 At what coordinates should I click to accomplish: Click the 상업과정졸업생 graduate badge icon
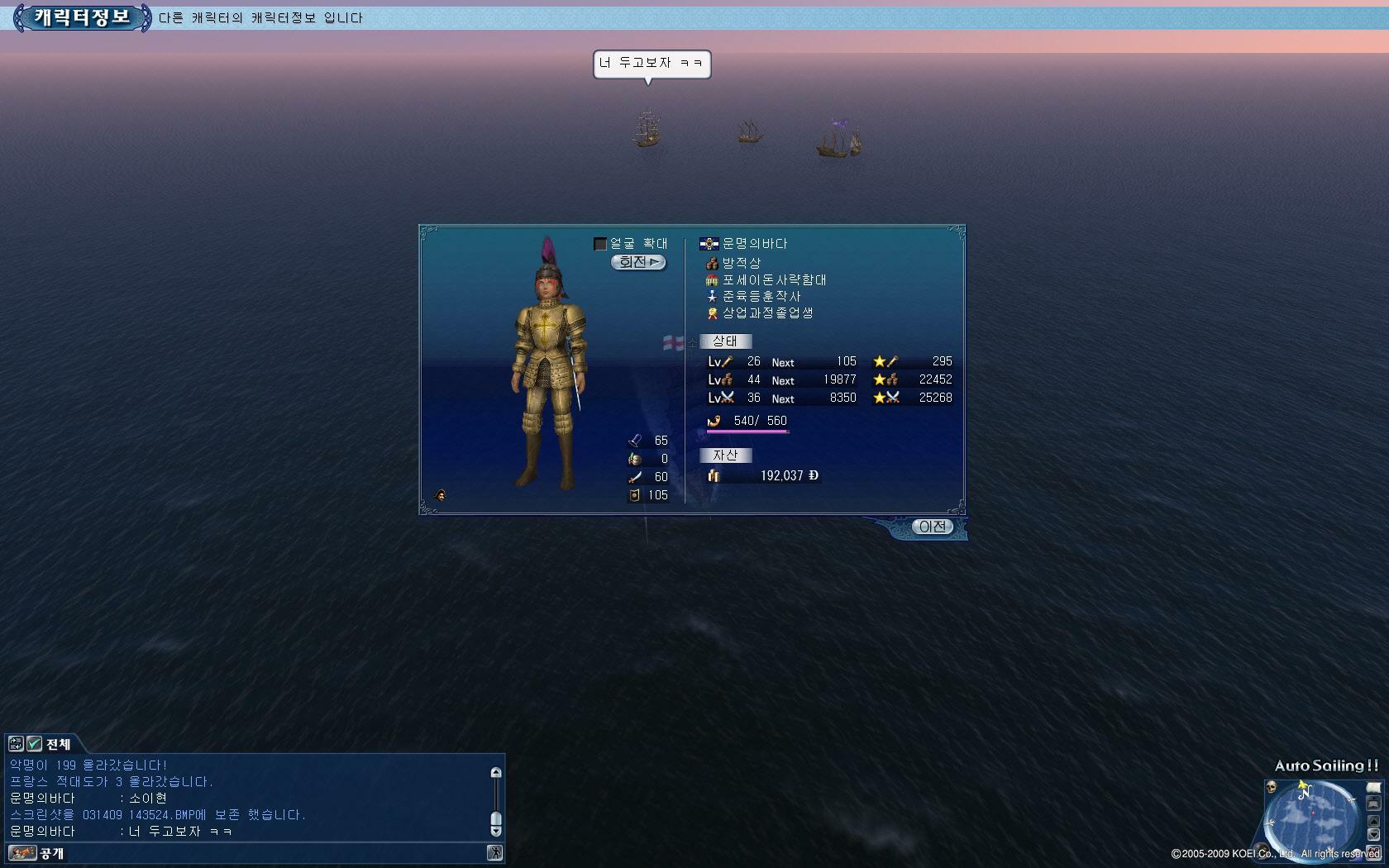712,313
